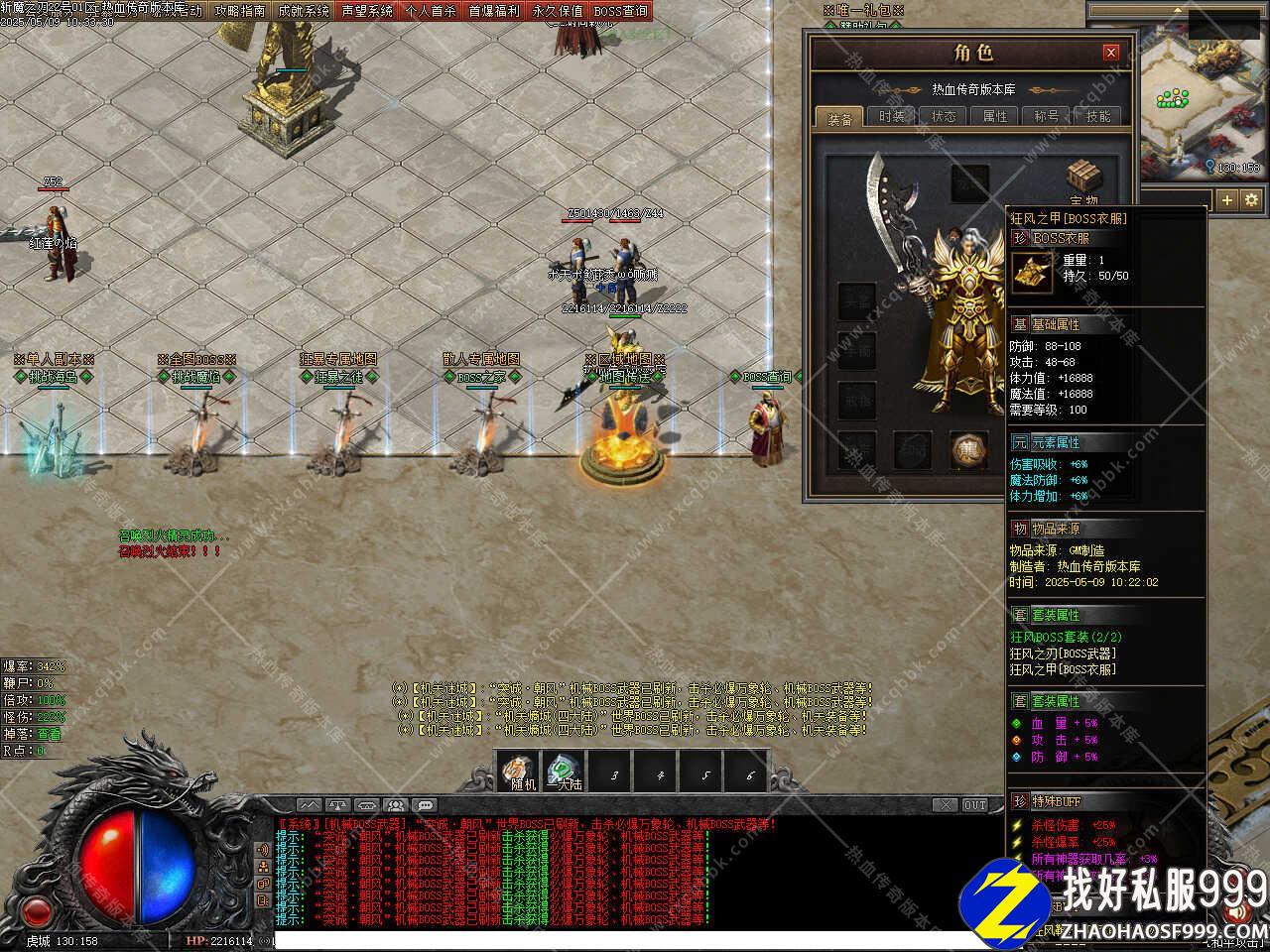Select the 永久保值 menu button
This screenshot has height=952, width=1270.
click(558, 11)
